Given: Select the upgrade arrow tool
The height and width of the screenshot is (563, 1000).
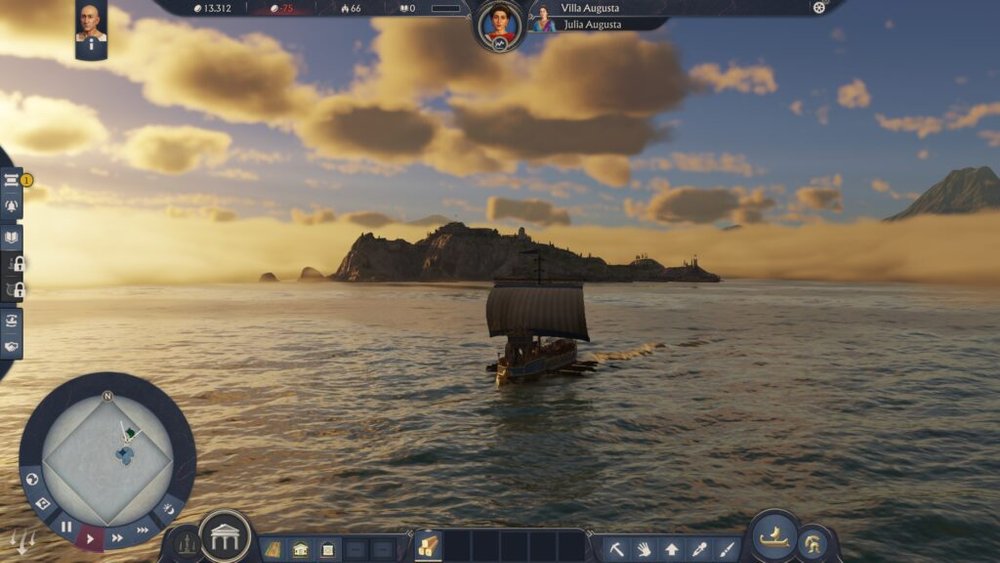Looking at the screenshot, I should [x=671, y=548].
